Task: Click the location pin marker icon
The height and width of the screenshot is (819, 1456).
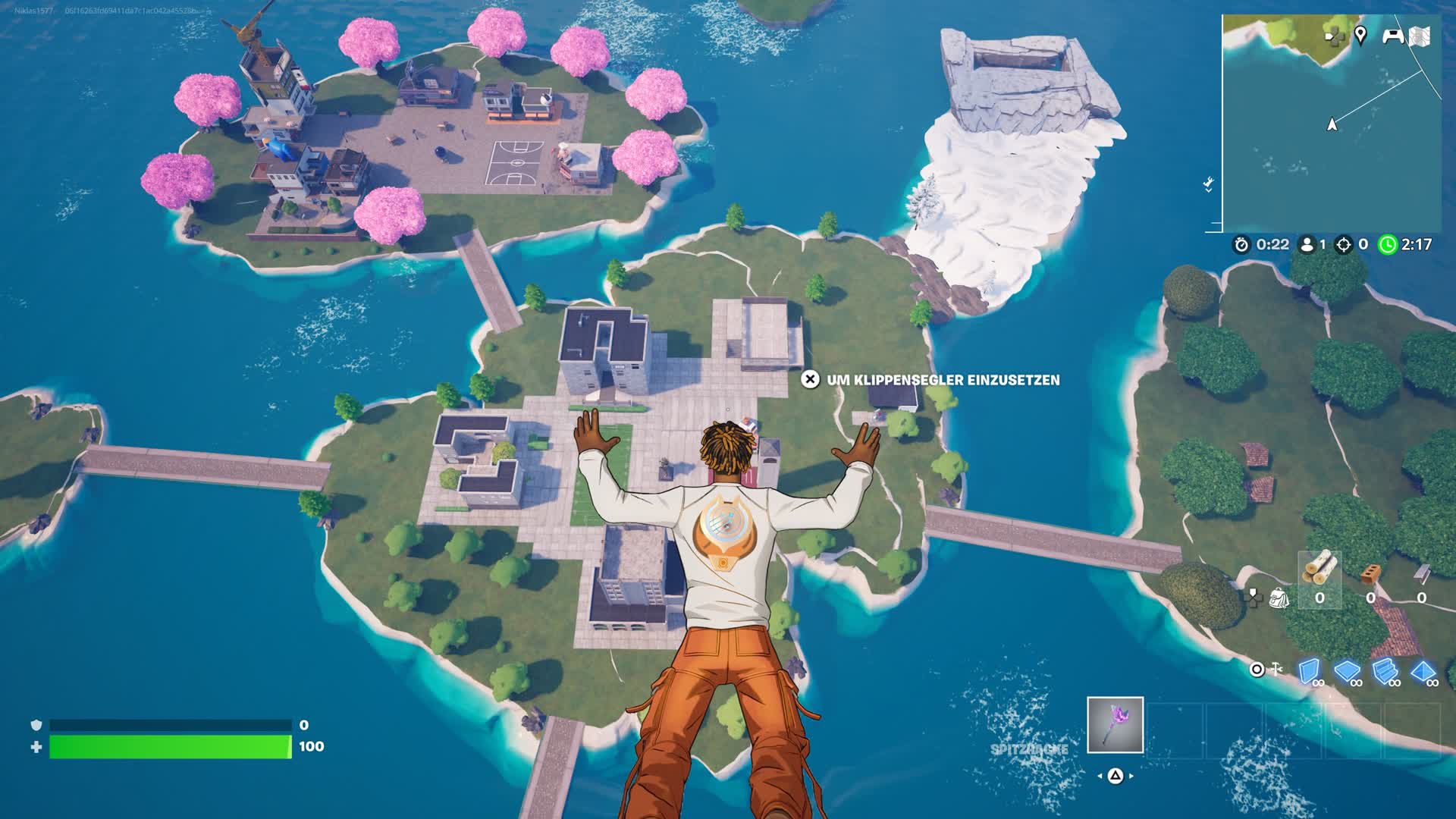Action: (x=1361, y=33)
